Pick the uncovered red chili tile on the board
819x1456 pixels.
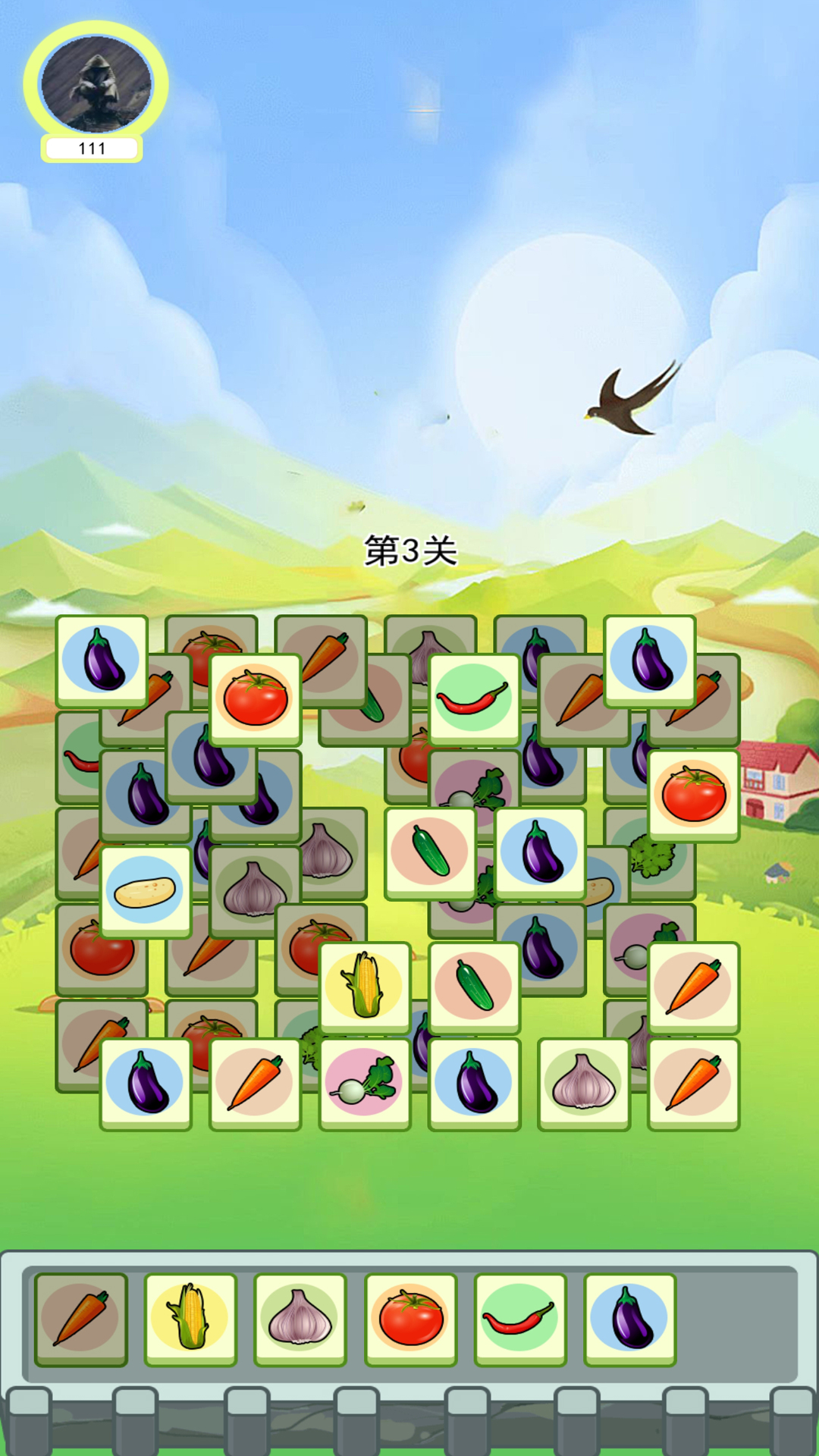tap(474, 698)
